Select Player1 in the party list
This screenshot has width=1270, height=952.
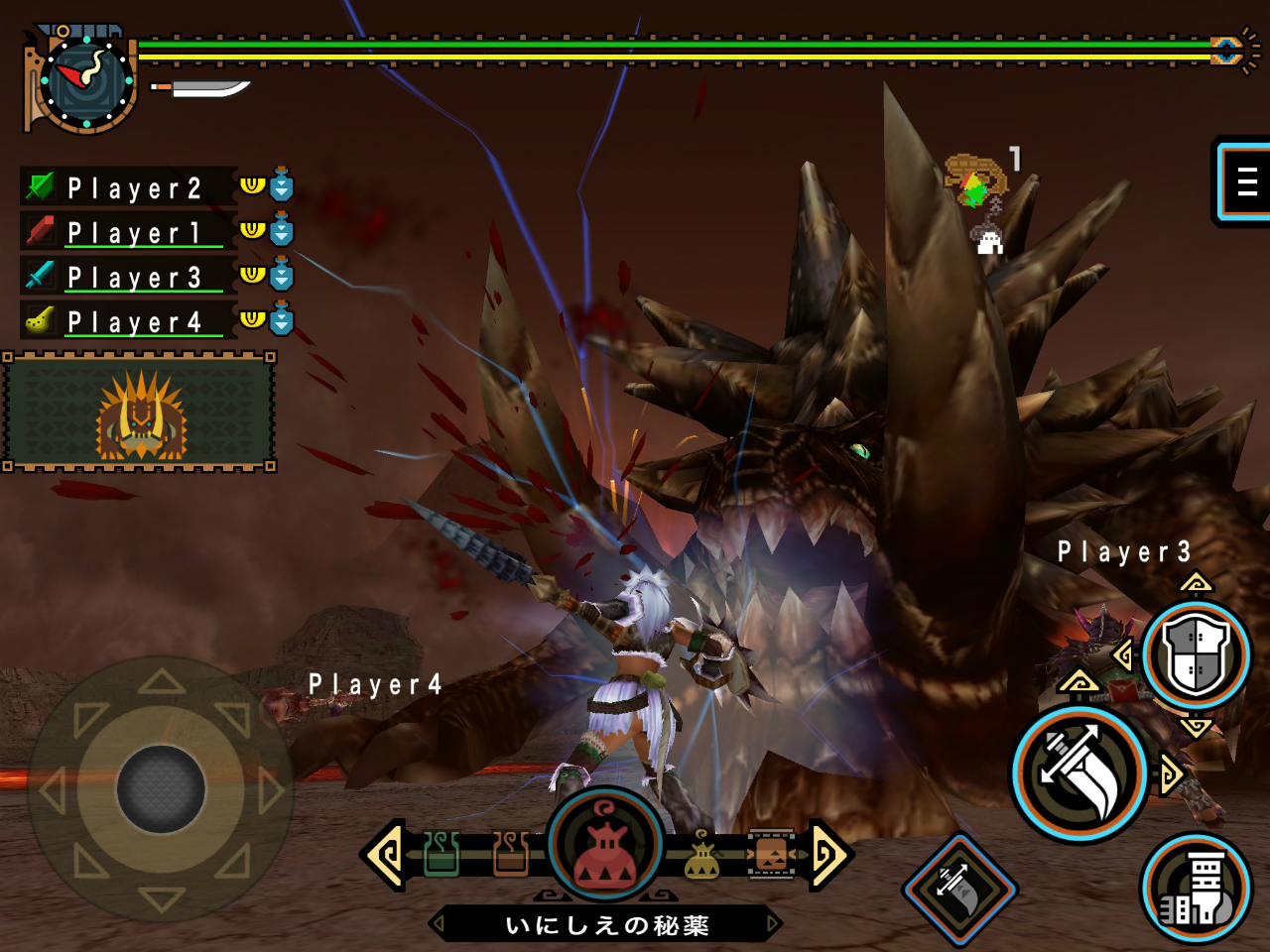(134, 232)
